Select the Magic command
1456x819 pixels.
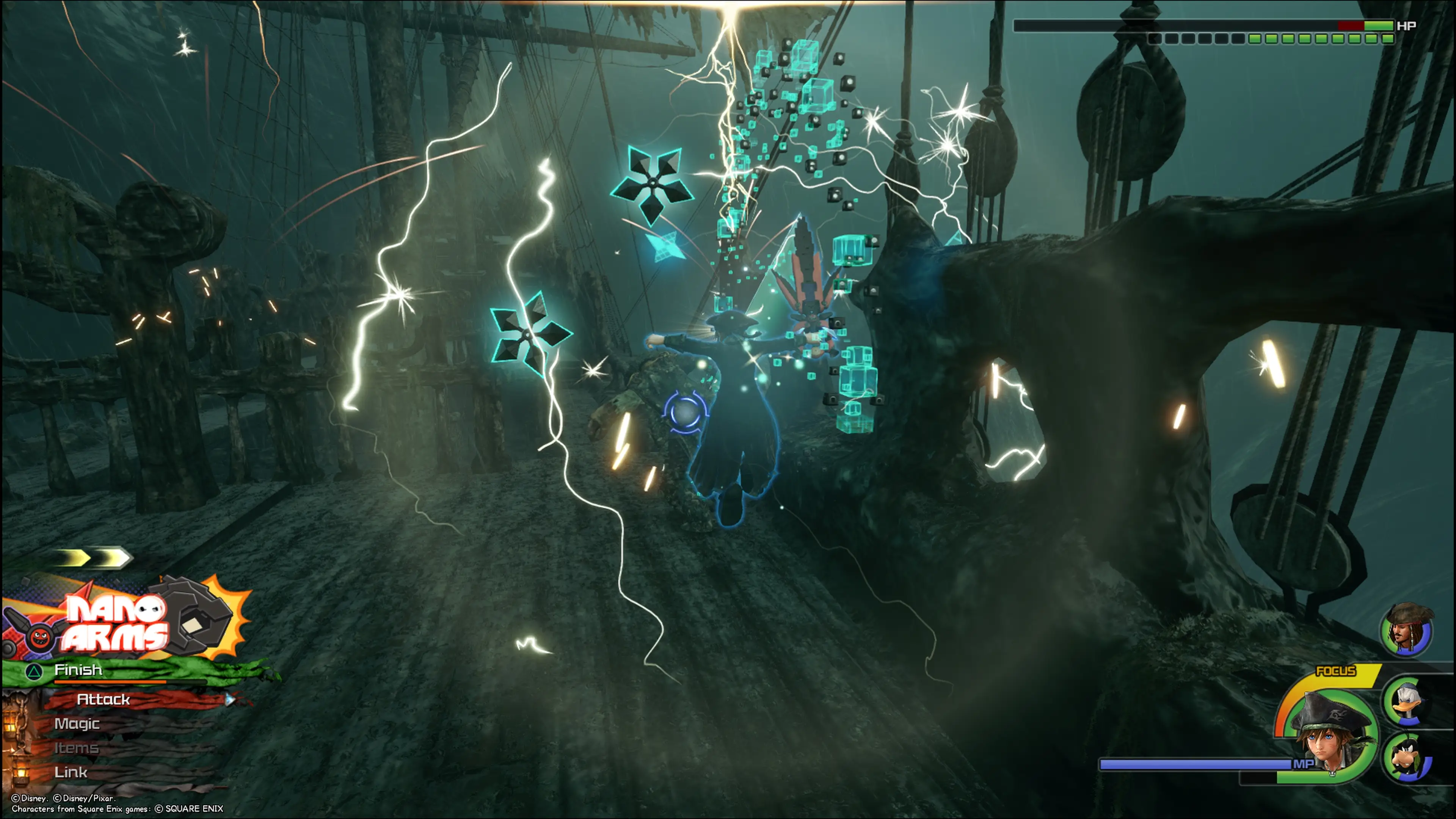click(x=77, y=724)
